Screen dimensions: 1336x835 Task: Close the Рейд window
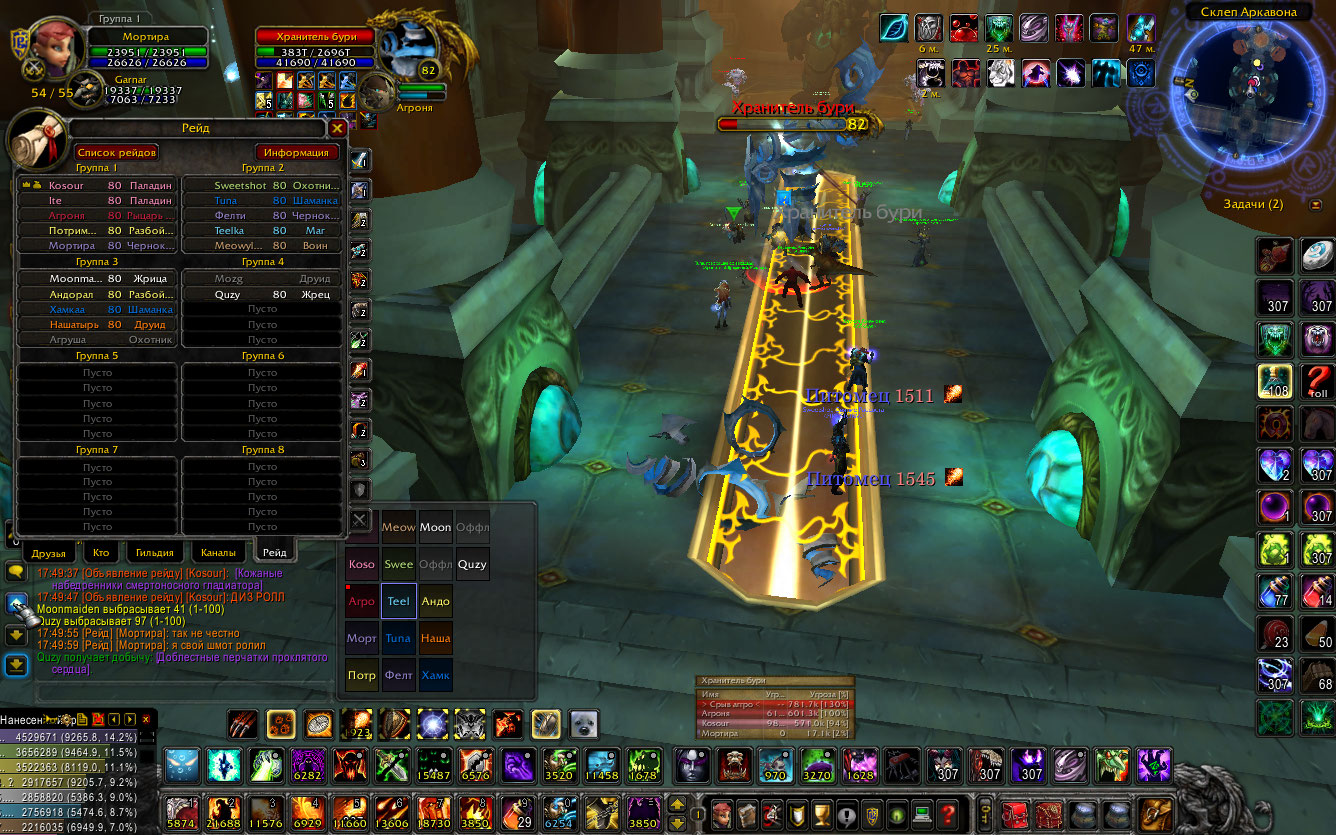(x=337, y=128)
